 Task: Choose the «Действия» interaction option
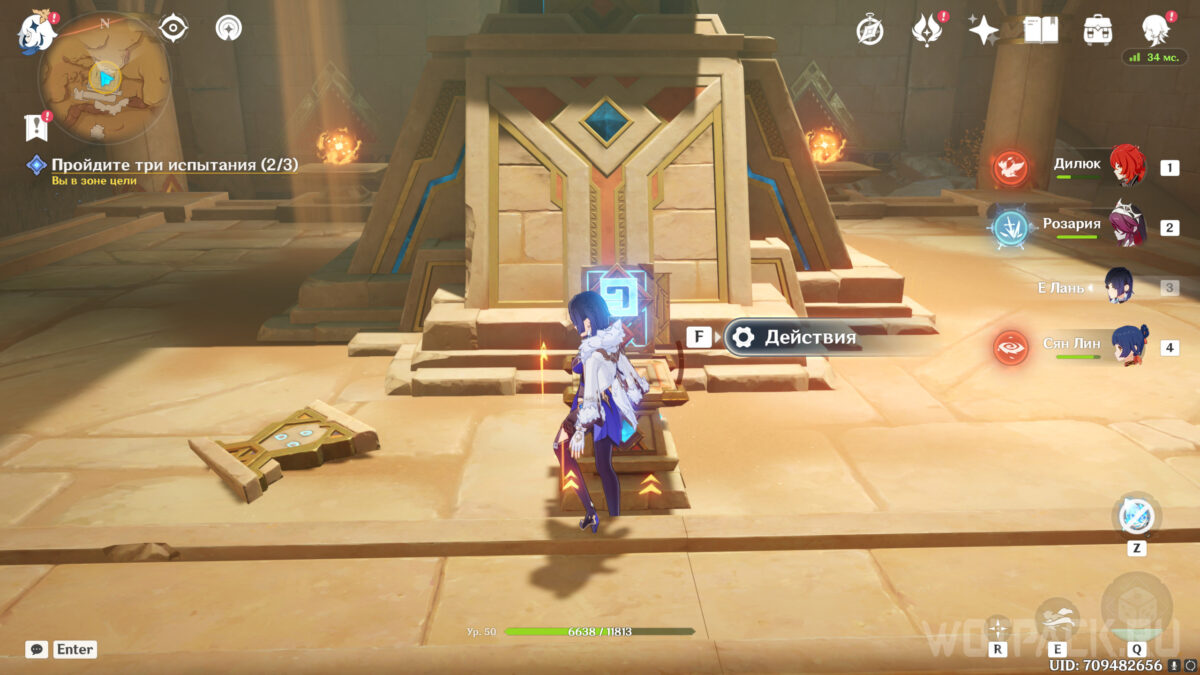810,337
